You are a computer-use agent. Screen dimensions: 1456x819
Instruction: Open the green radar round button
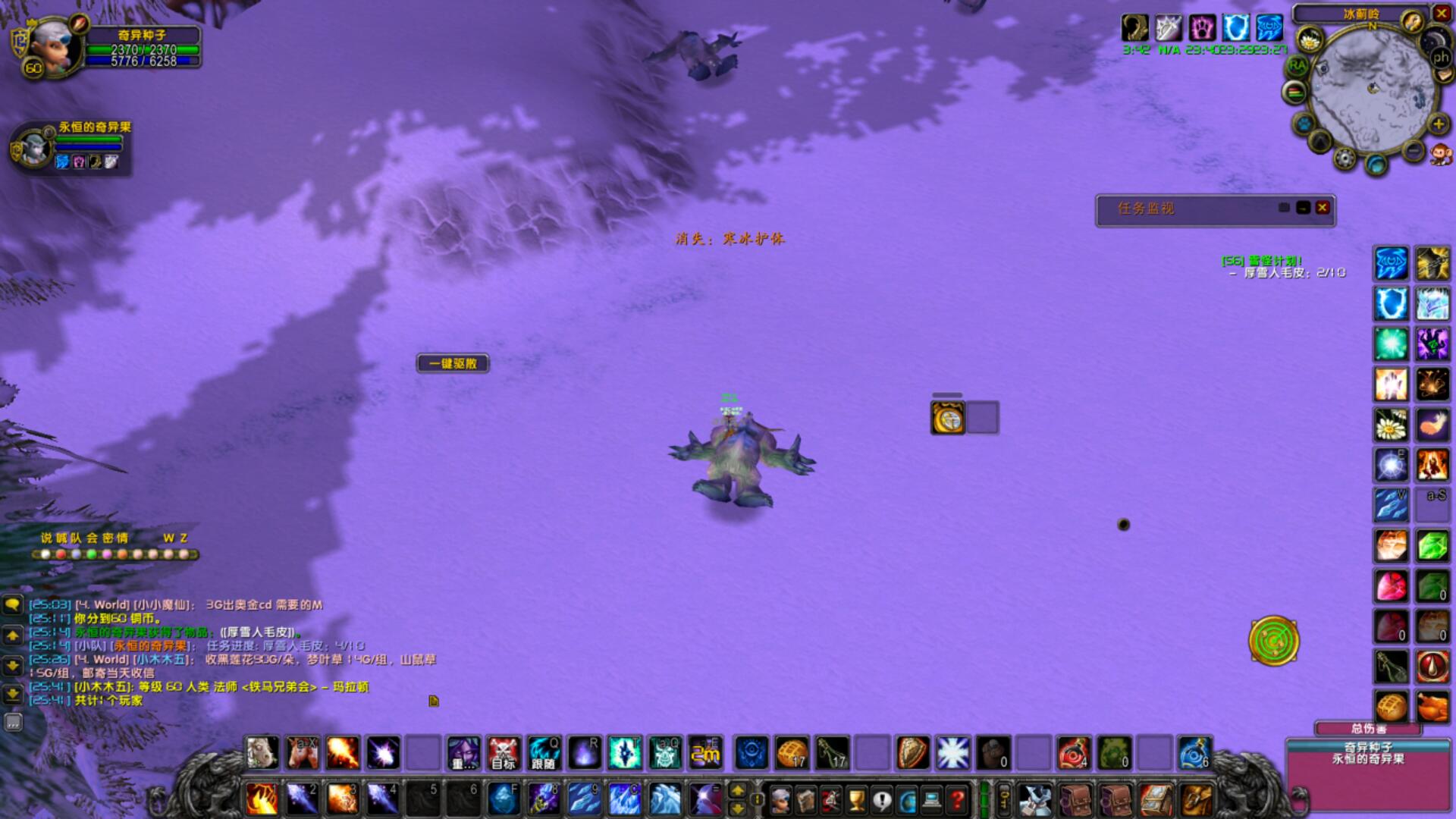[1274, 642]
